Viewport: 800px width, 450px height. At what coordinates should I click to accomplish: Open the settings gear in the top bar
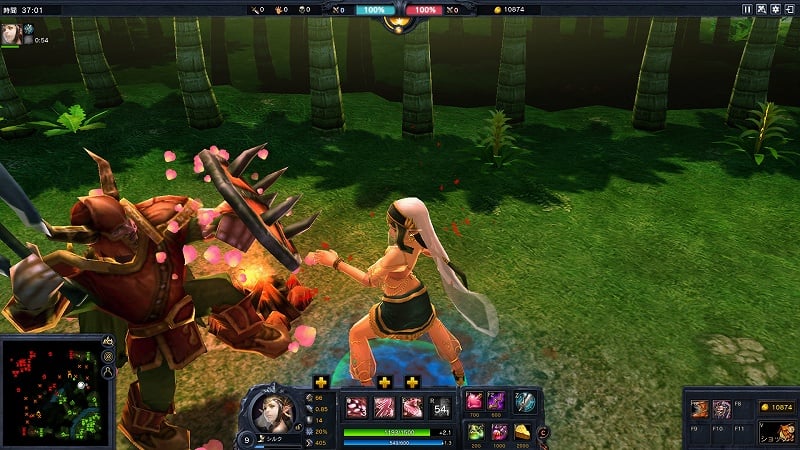point(775,9)
